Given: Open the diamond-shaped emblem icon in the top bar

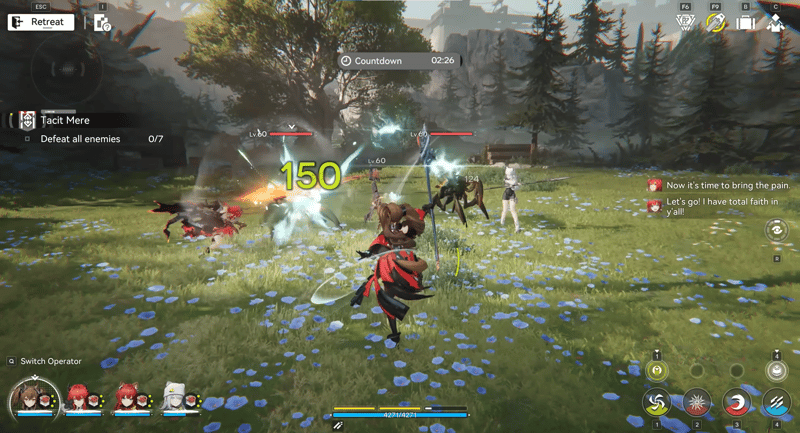Looking at the screenshot, I should (685, 22).
